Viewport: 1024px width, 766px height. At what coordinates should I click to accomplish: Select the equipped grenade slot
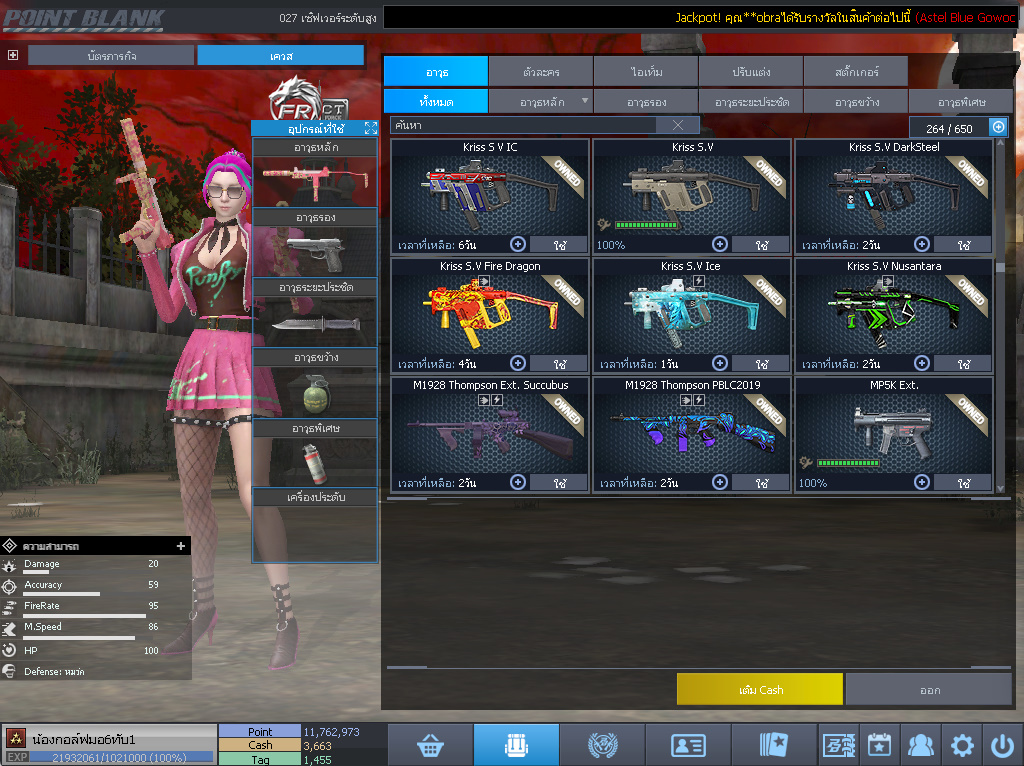coord(315,393)
